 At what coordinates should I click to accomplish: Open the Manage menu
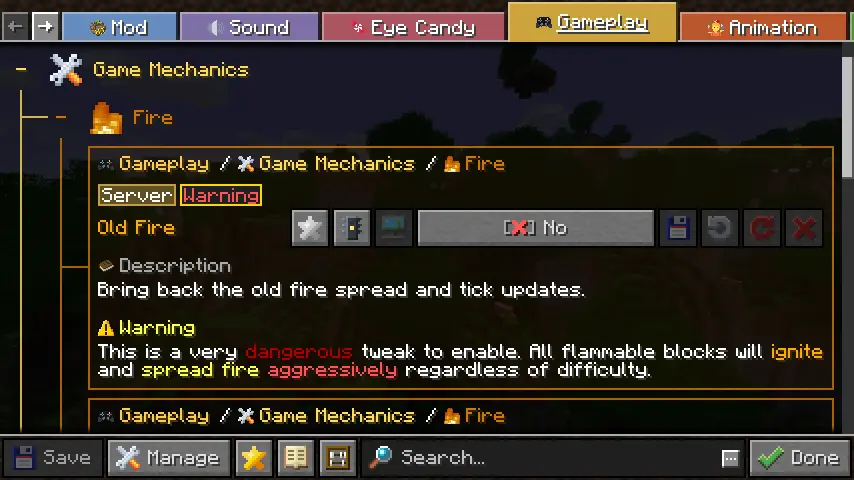(x=167, y=458)
